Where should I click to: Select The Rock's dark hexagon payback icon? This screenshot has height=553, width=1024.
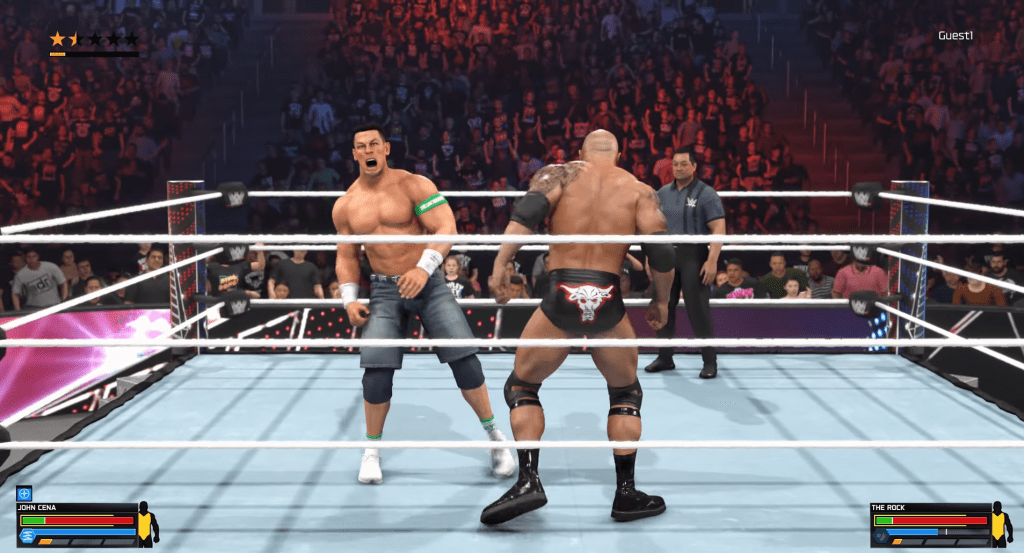[881, 536]
